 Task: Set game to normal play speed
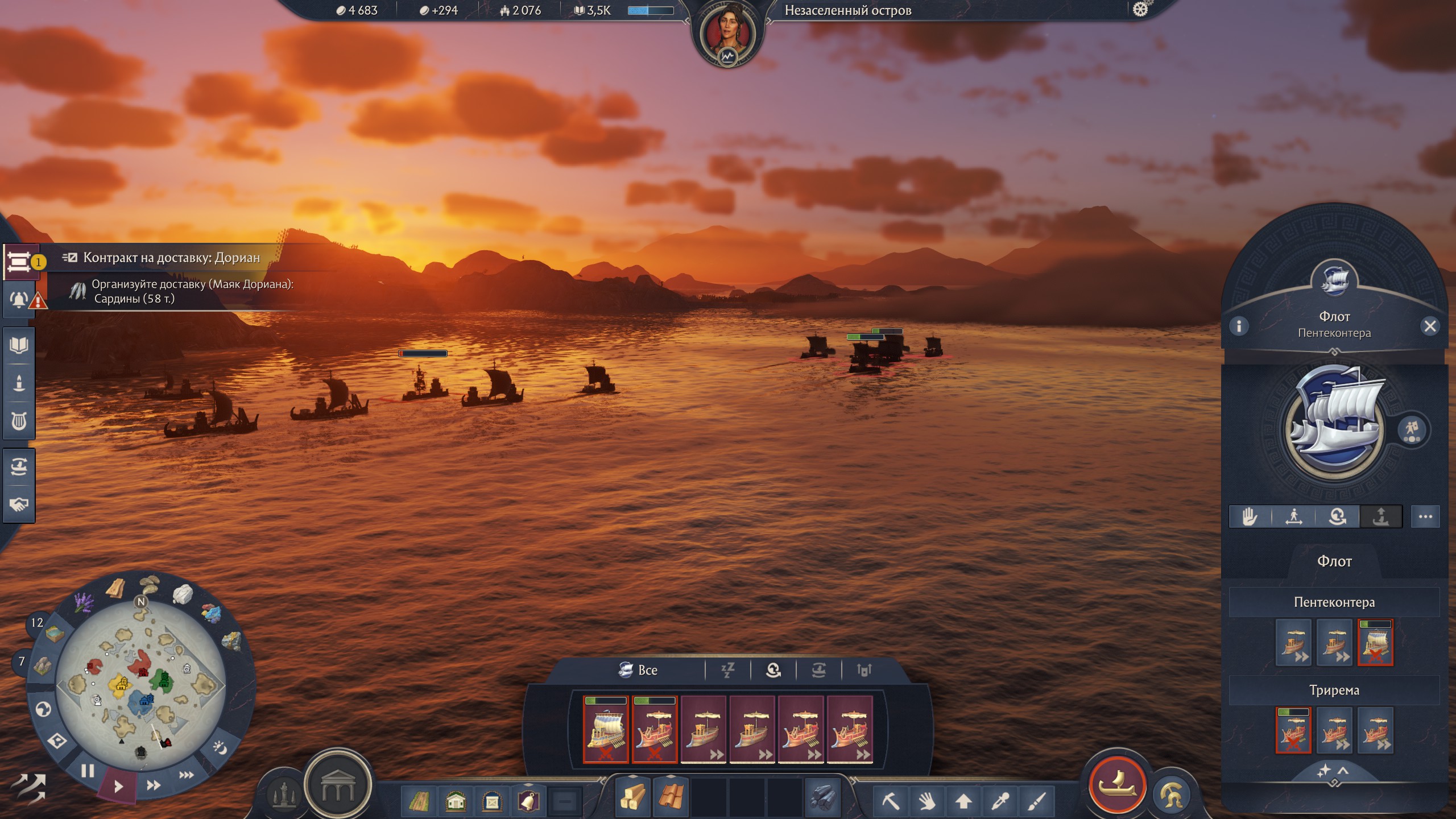click(118, 787)
